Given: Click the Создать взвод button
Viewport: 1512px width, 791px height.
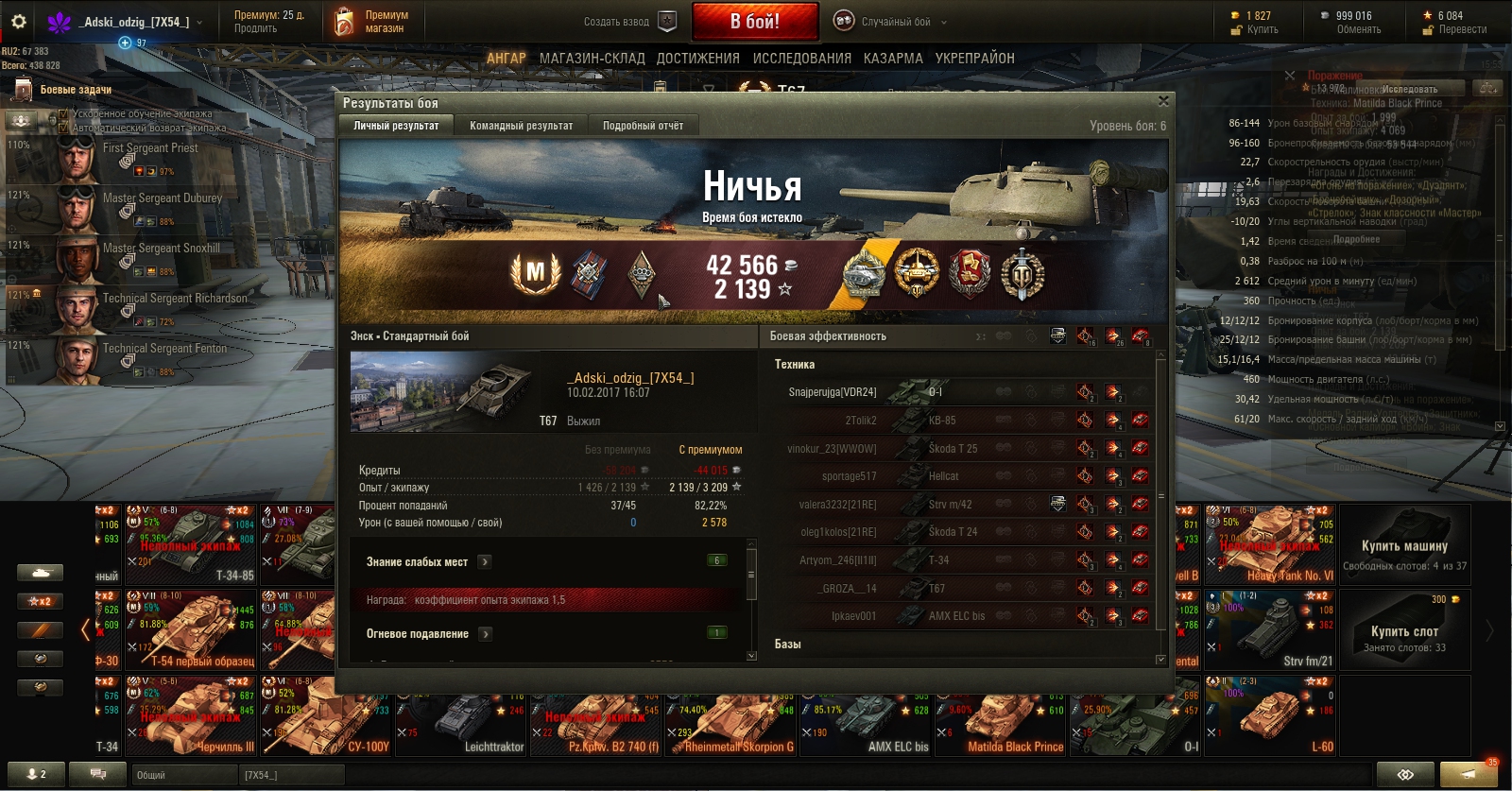Looking at the screenshot, I should pyautogui.click(x=628, y=22).
